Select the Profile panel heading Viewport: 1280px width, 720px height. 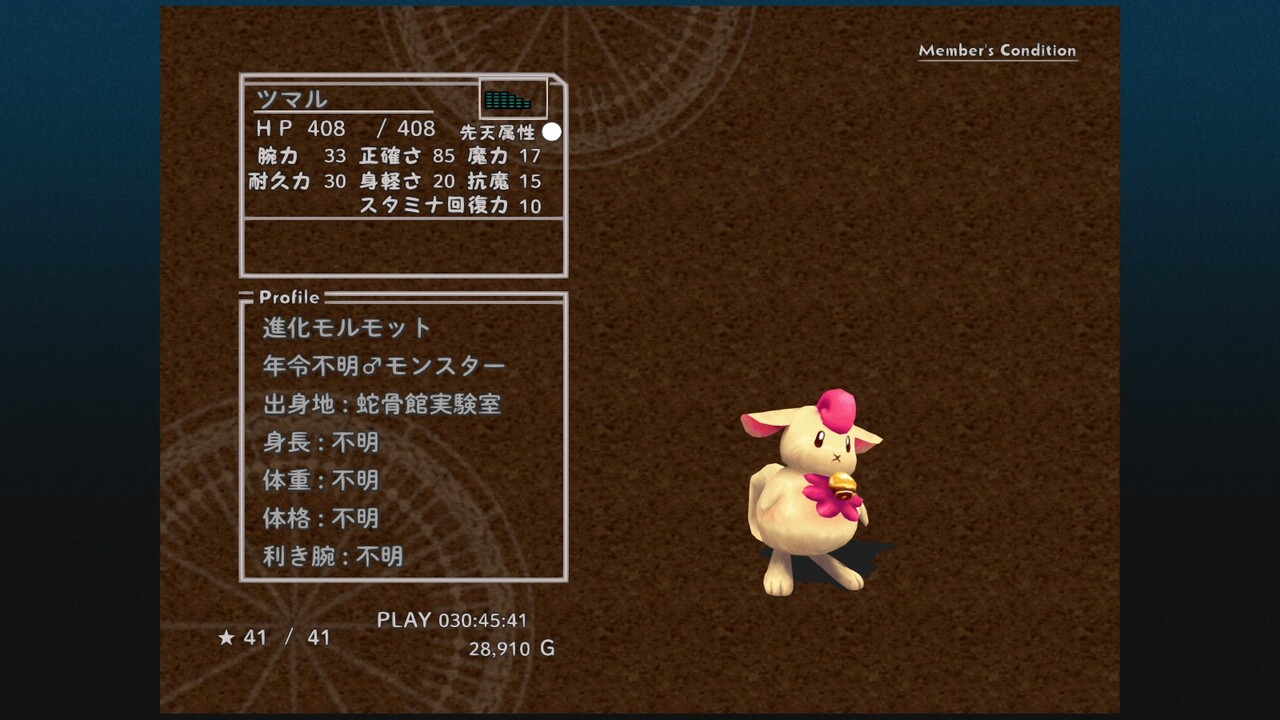pos(289,297)
